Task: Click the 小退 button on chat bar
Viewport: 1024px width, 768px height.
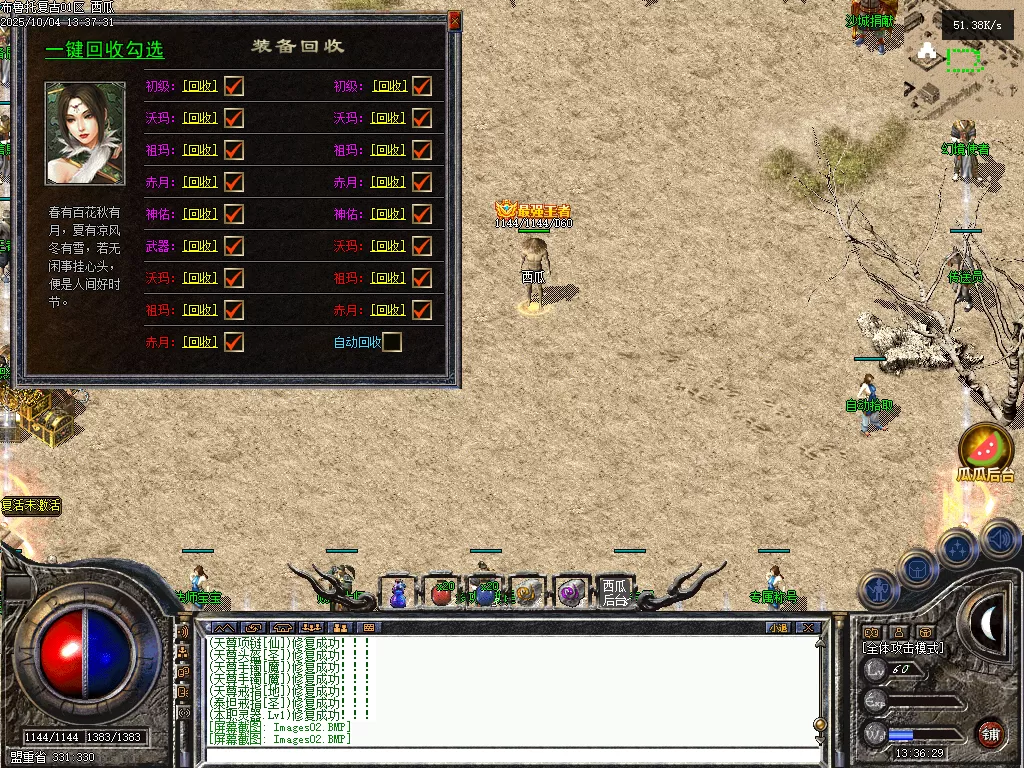Action: click(777, 627)
